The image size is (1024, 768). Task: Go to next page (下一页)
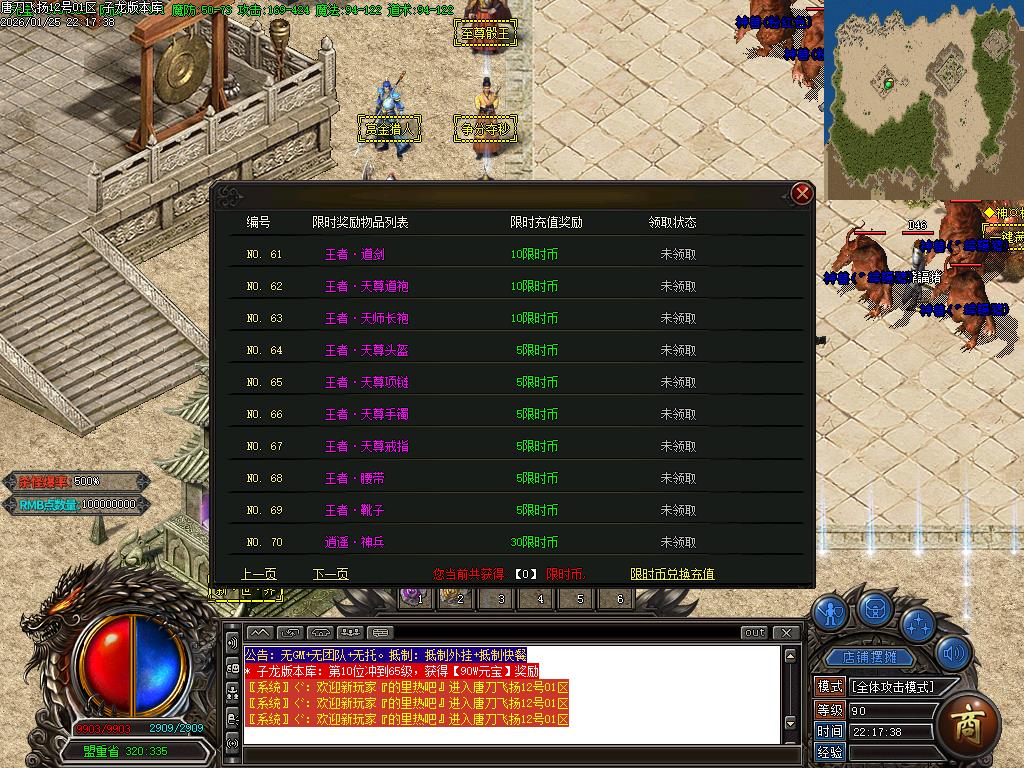[330, 574]
